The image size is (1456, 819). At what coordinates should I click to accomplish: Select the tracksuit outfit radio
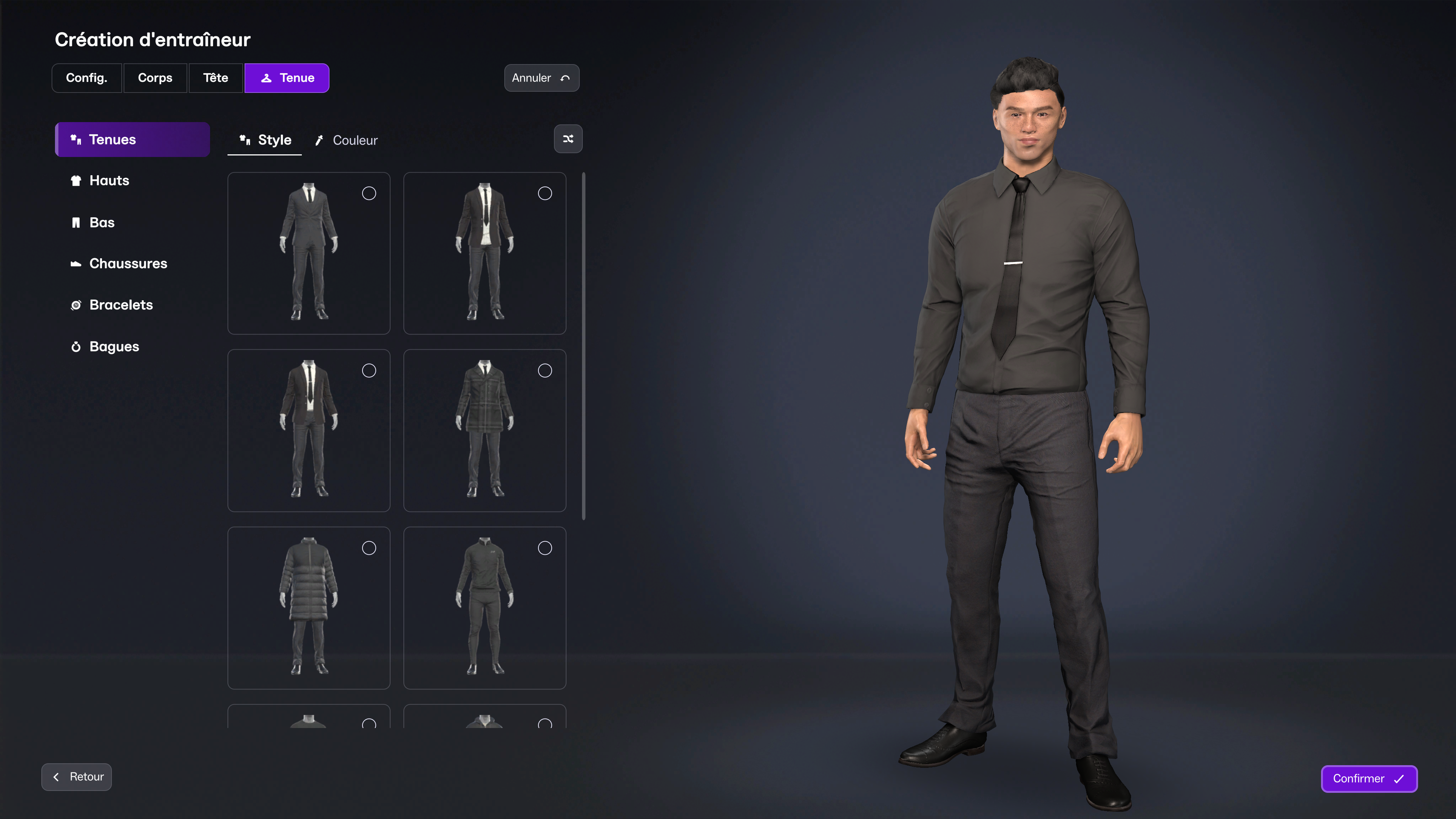tap(545, 548)
